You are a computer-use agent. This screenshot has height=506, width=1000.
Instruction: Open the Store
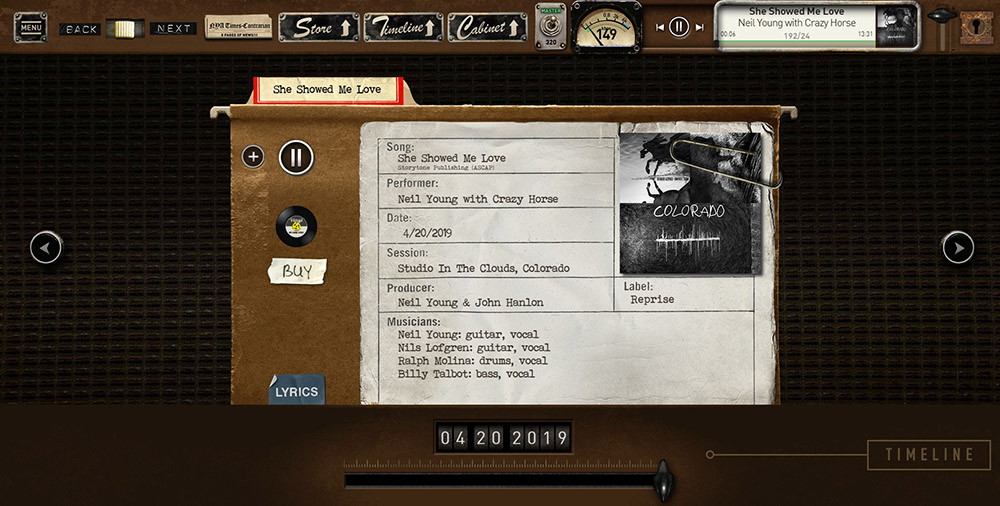click(x=318, y=28)
